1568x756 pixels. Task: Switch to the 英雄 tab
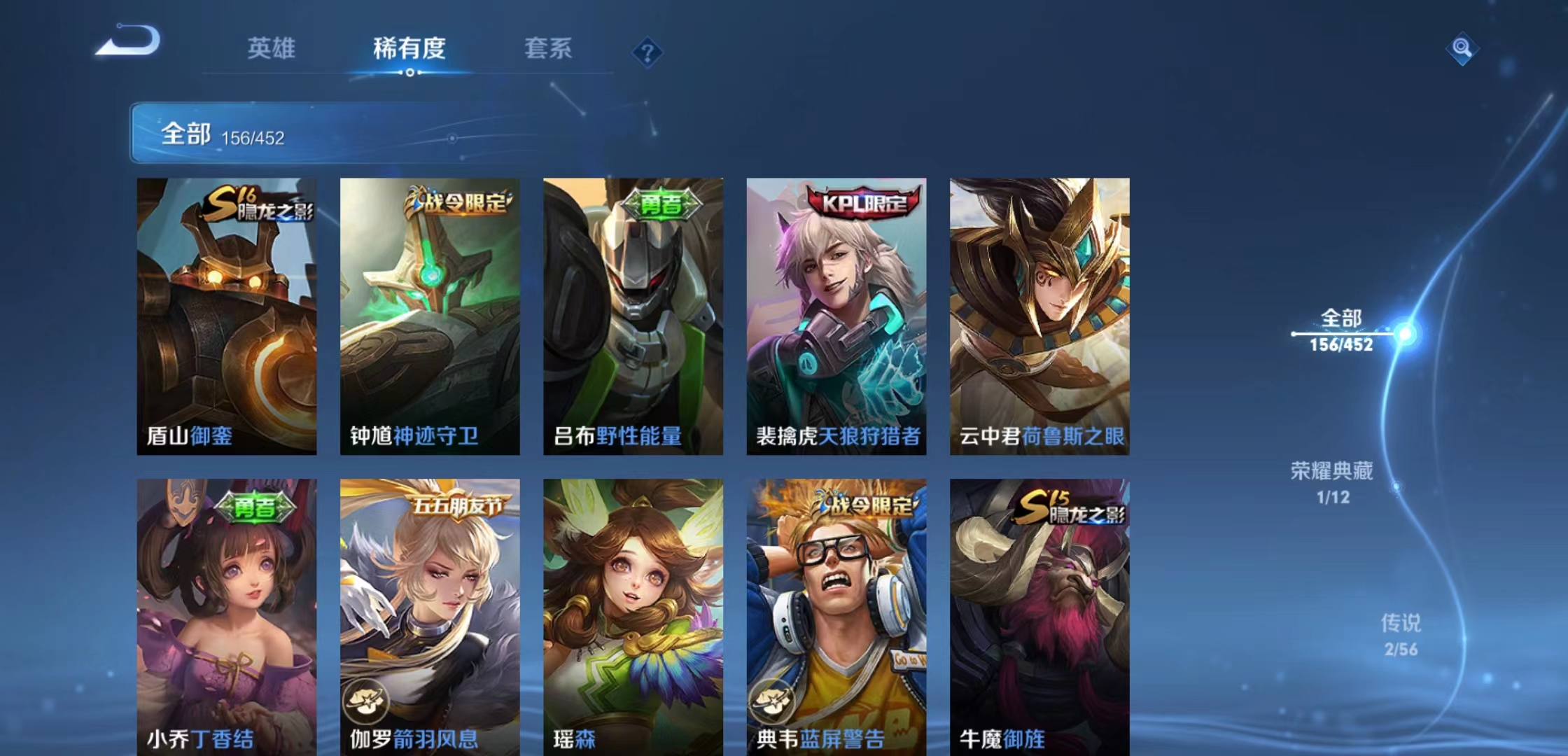click(272, 49)
